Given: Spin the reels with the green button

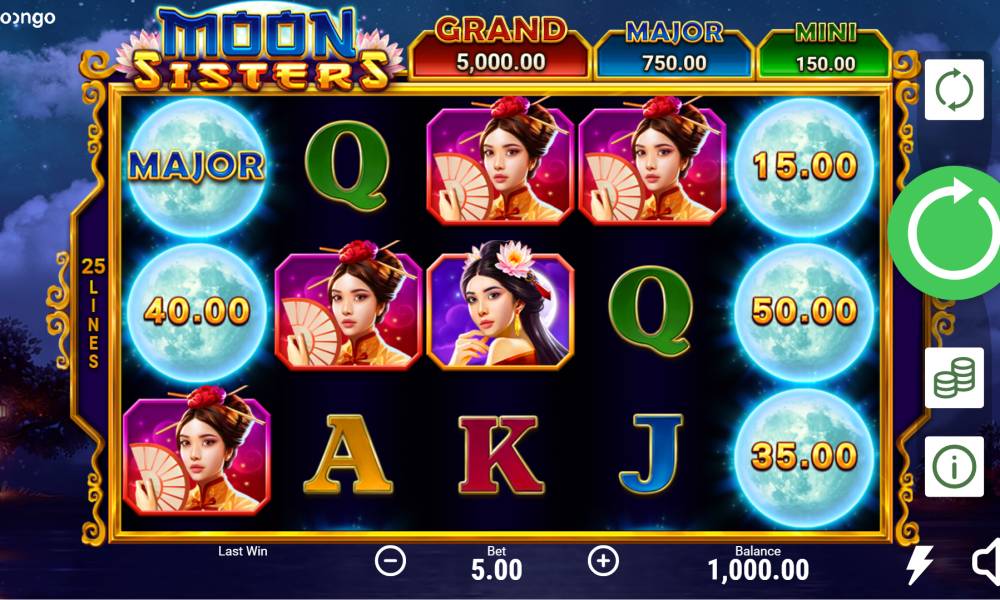Looking at the screenshot, I should 946,233.
